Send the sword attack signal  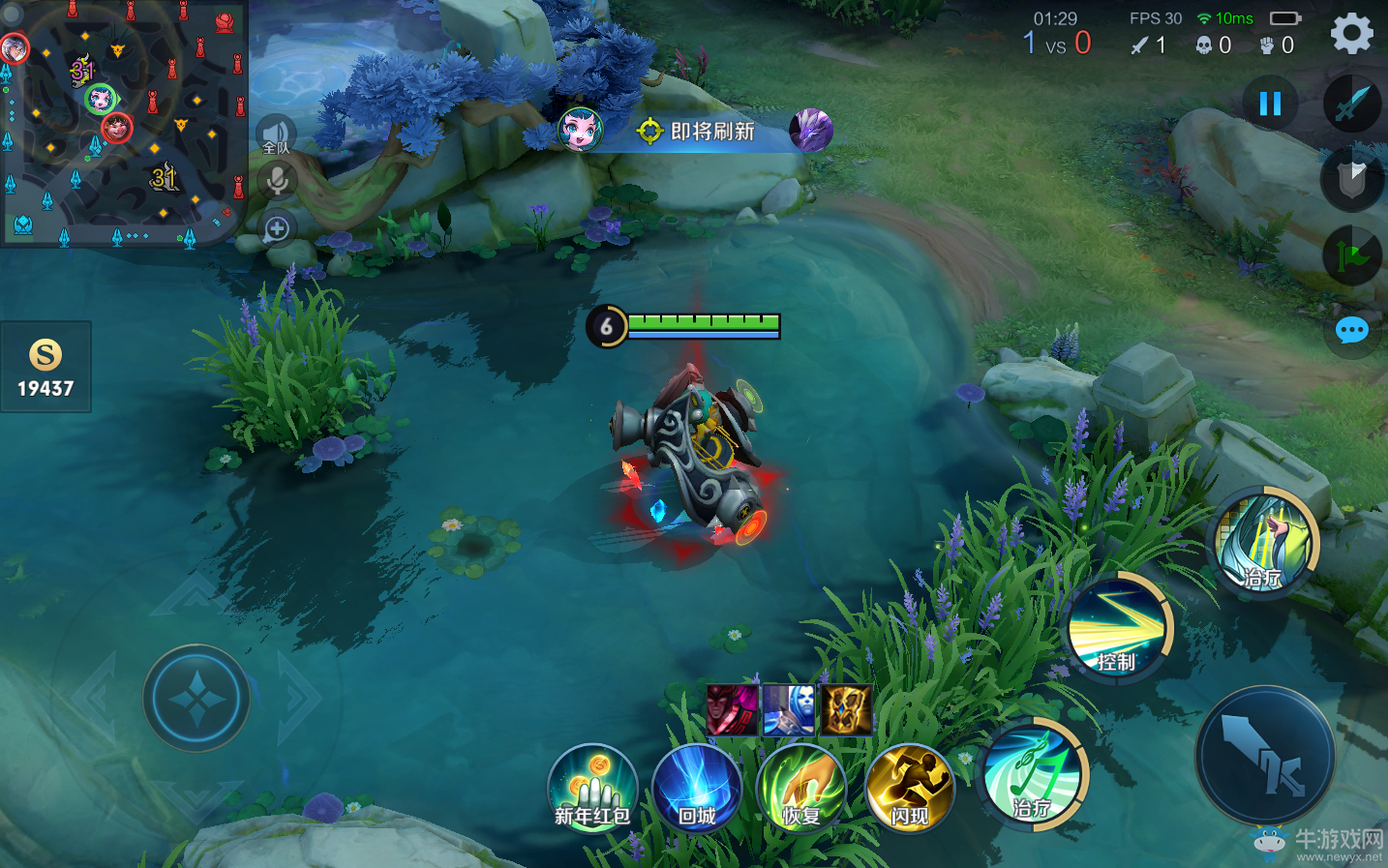[1352, 104]
